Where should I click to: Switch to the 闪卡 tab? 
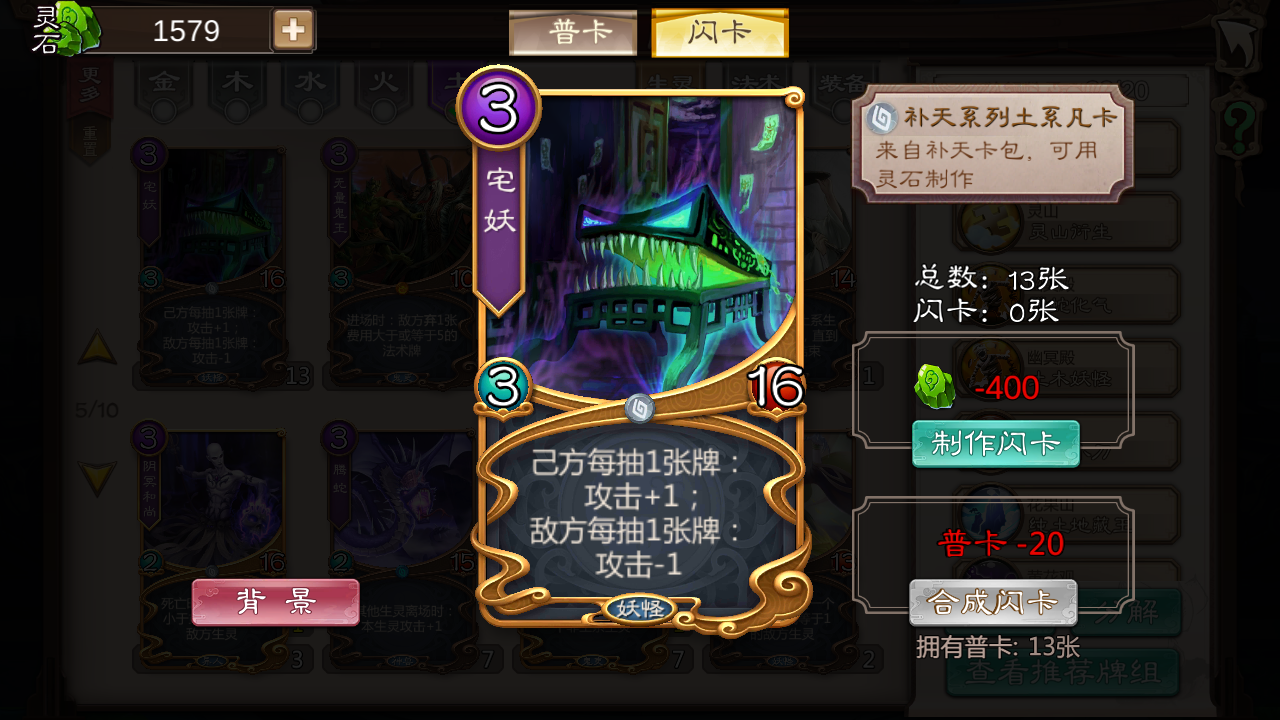pos(719,30)
